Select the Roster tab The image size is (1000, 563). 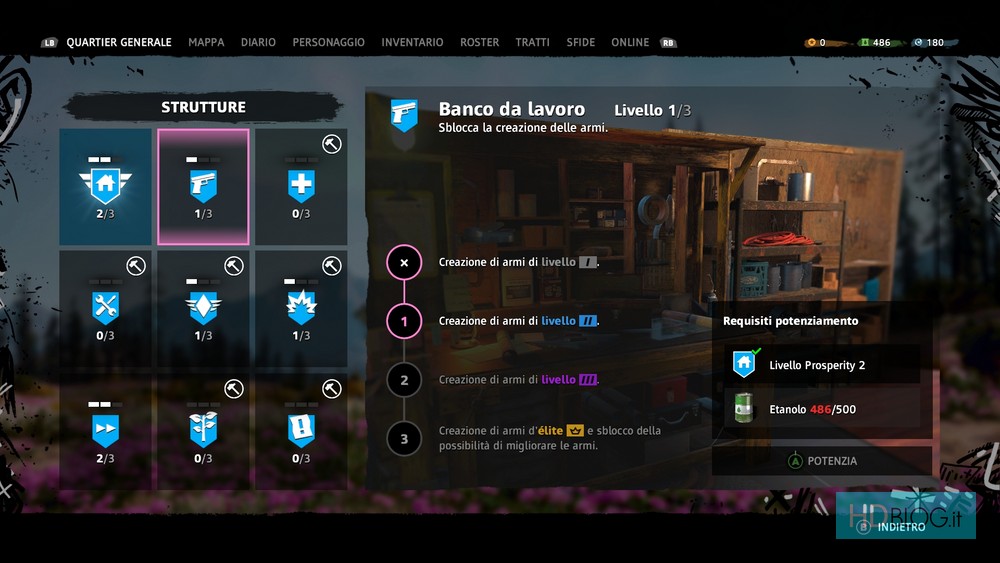pyautogui.click(x=479, y=43)
